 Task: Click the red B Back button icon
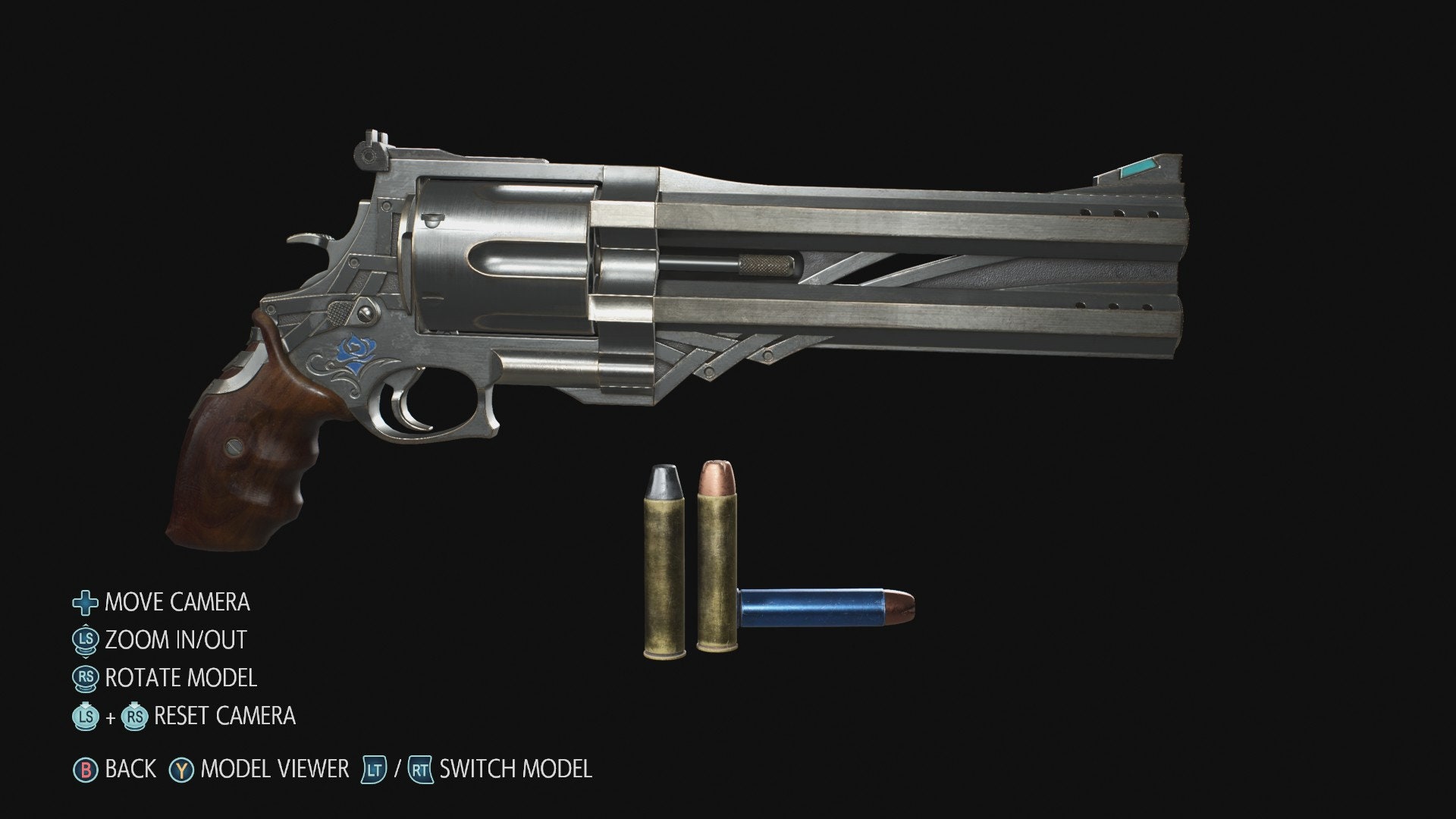coord(86,768)
